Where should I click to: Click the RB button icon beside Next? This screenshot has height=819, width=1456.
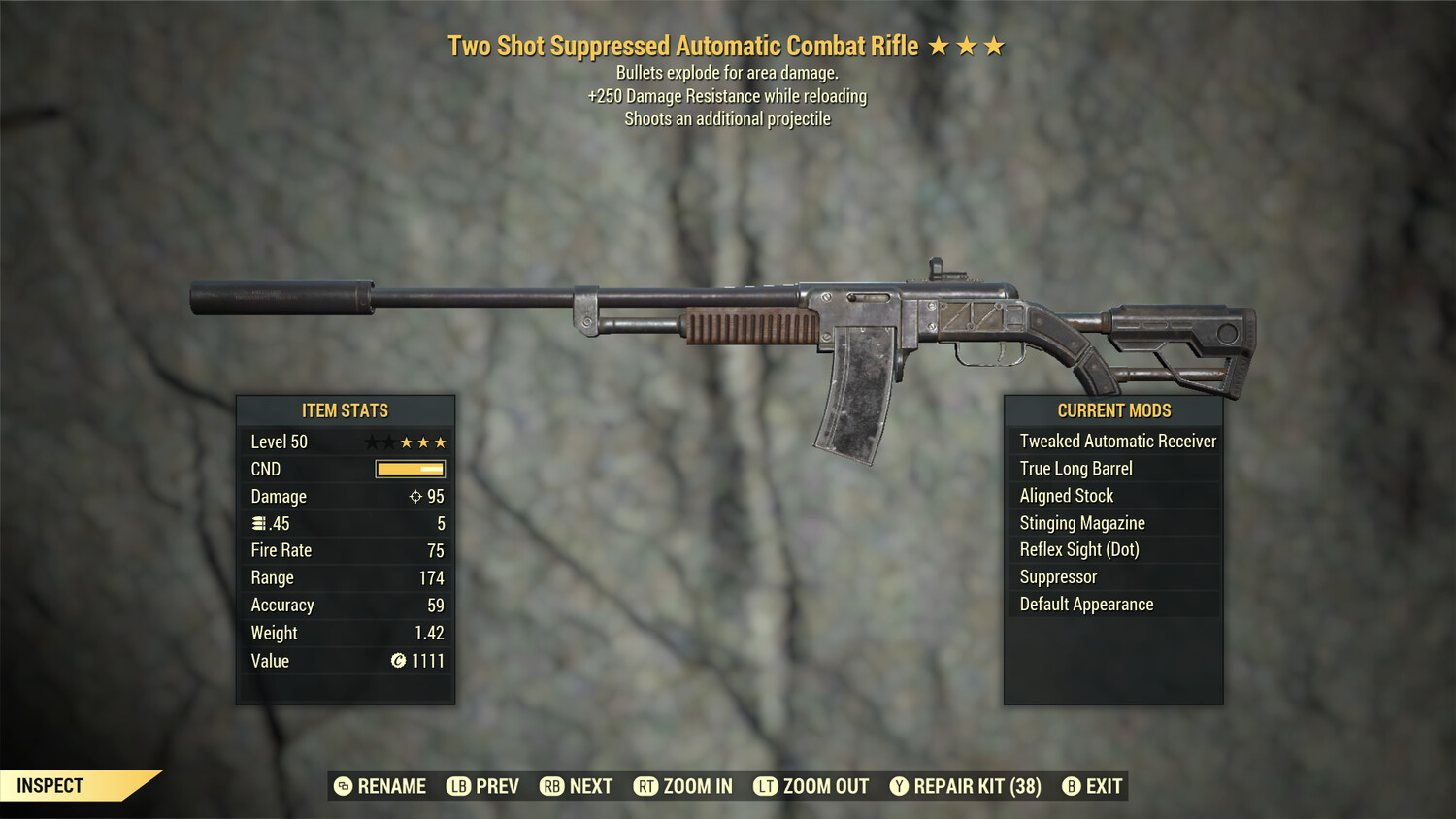pyautogui.click(x=551, y=786)
